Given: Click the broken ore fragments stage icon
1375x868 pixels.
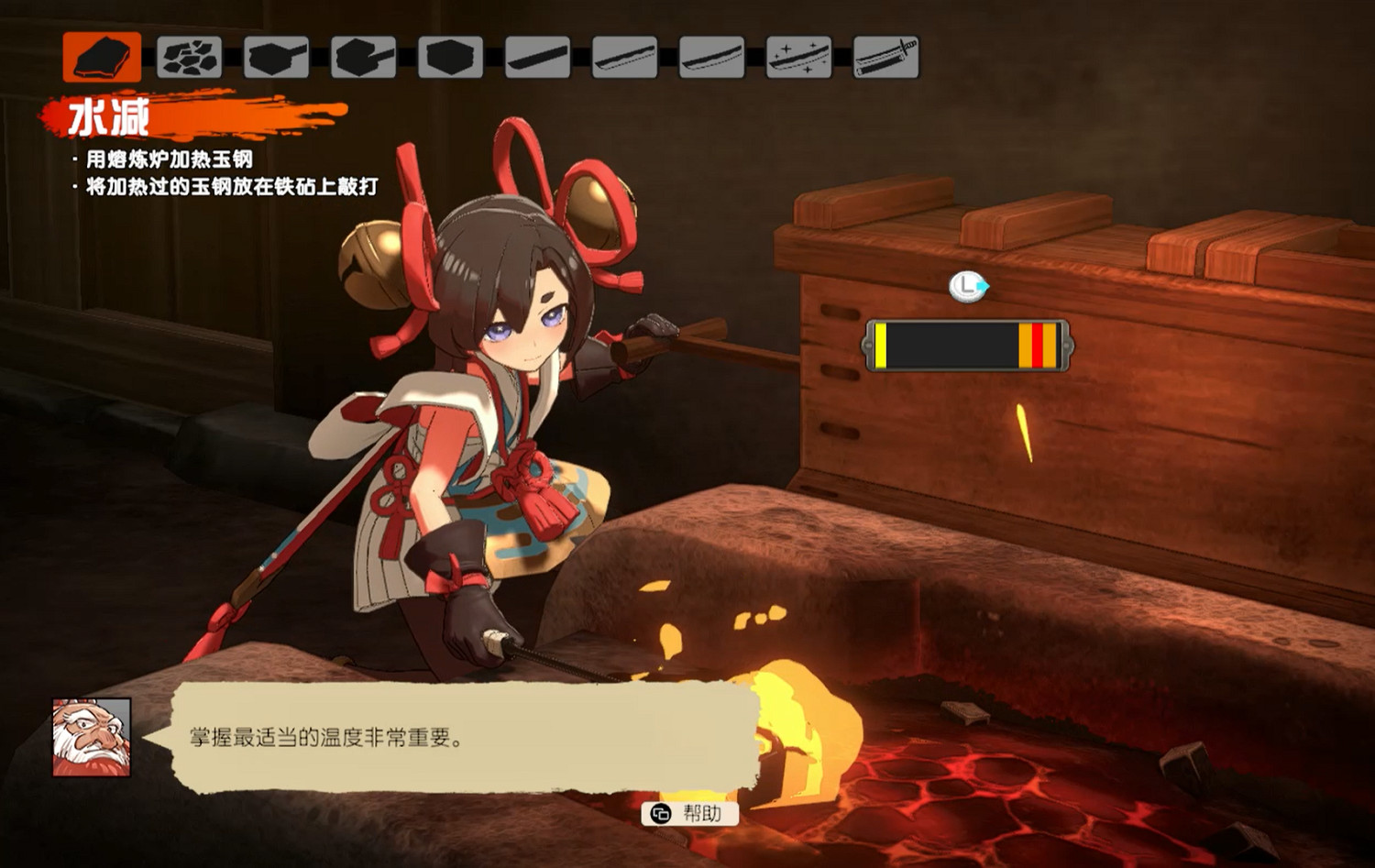Looking at the screenshot, I should point(188,57).
